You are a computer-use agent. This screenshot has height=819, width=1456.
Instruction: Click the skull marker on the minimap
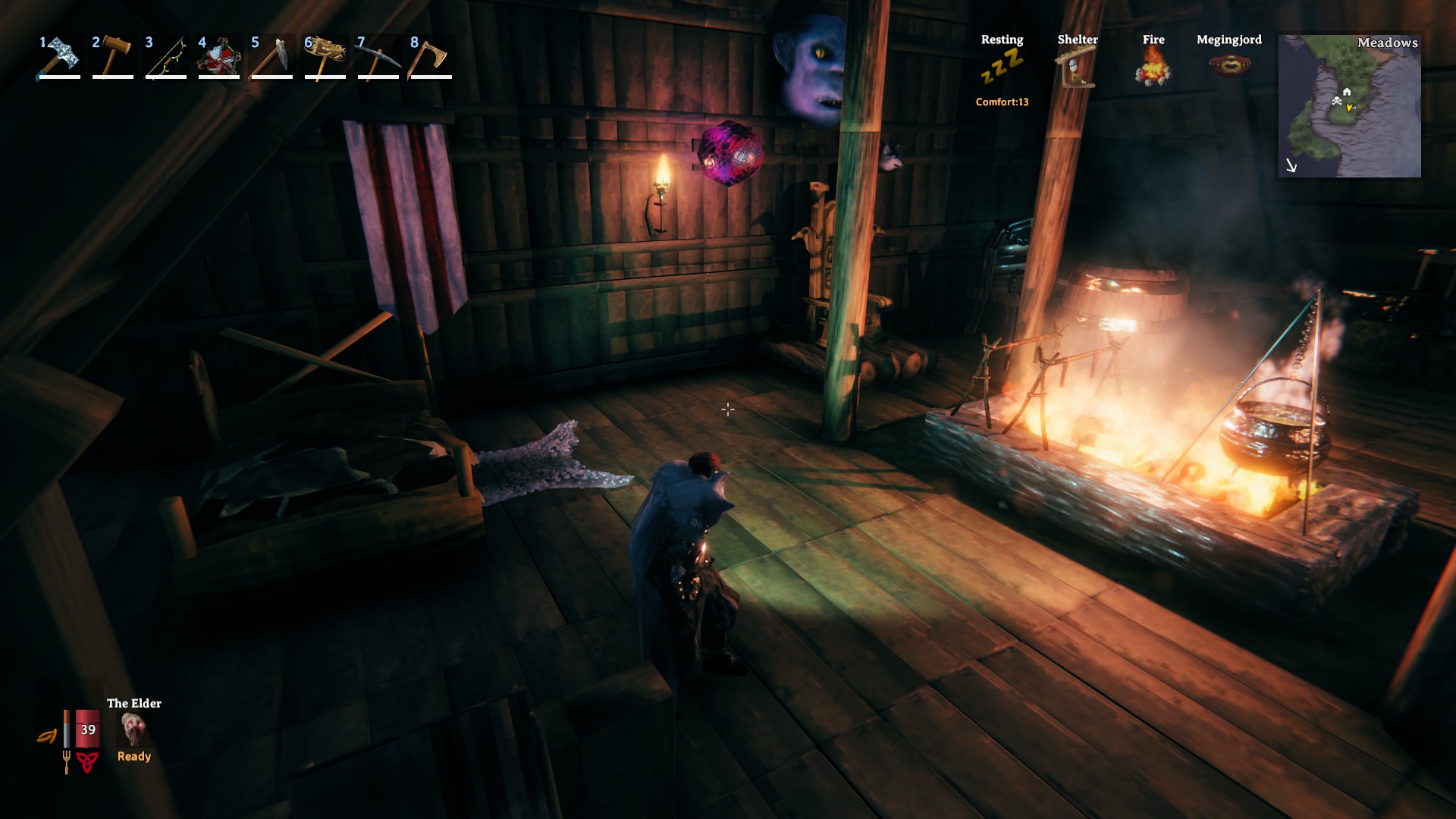pos(1336,101)
